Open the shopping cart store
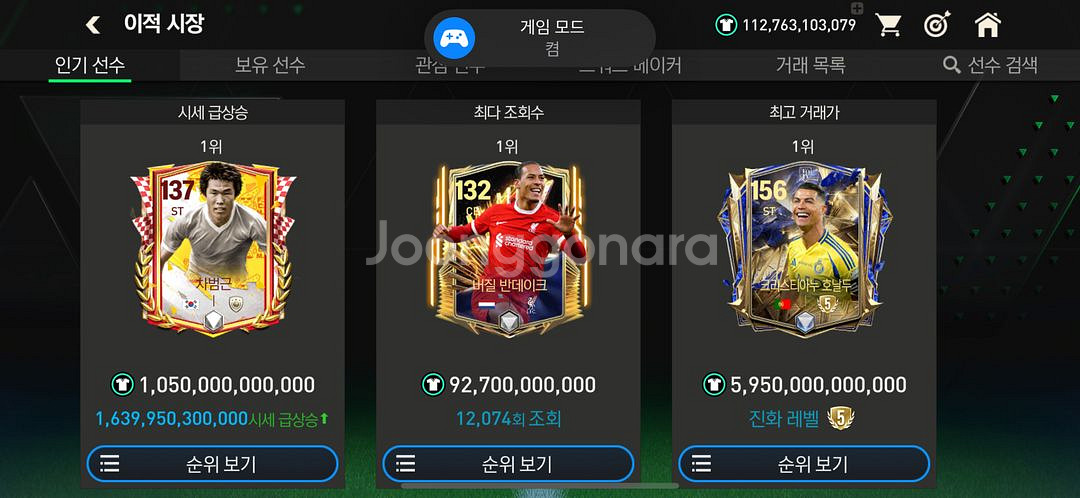The width and height of the screenshot is (1080, 498). (889, 25)
